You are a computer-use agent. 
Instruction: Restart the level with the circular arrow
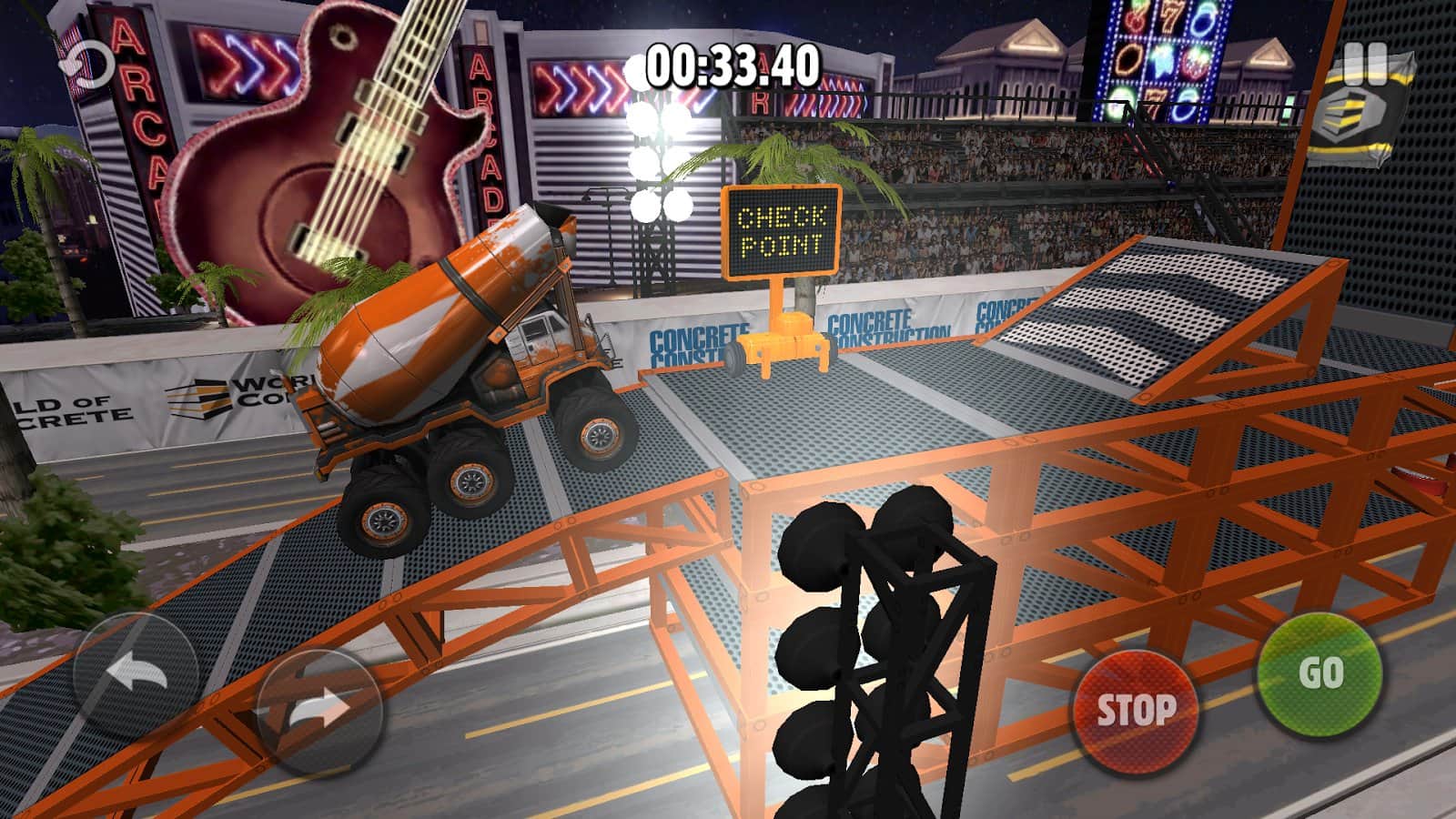point(88,65)
